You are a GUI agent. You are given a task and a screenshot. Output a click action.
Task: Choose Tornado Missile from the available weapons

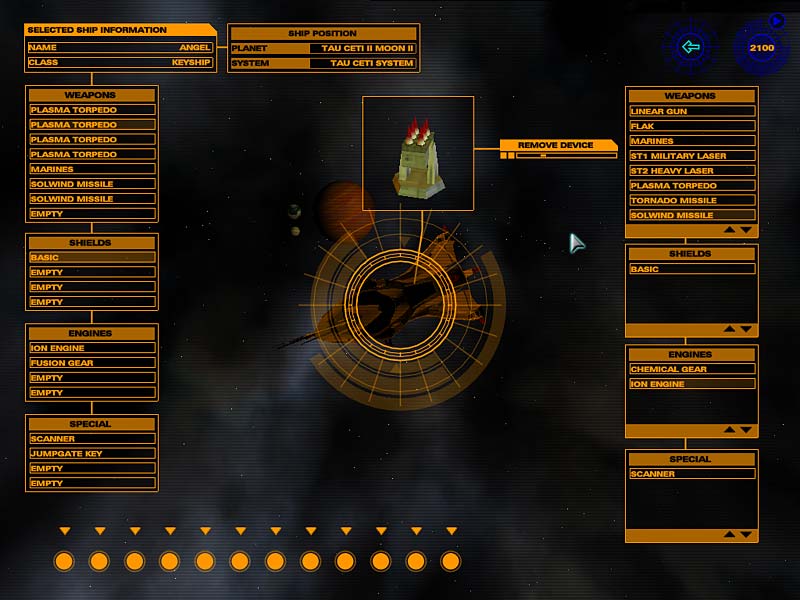click(692, 200)
